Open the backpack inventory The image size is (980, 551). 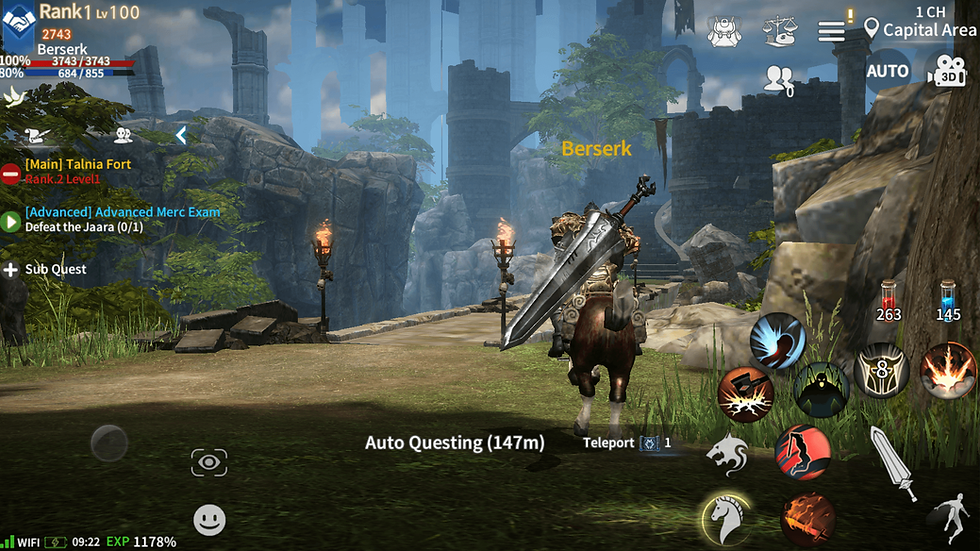(x=724, y=31)
